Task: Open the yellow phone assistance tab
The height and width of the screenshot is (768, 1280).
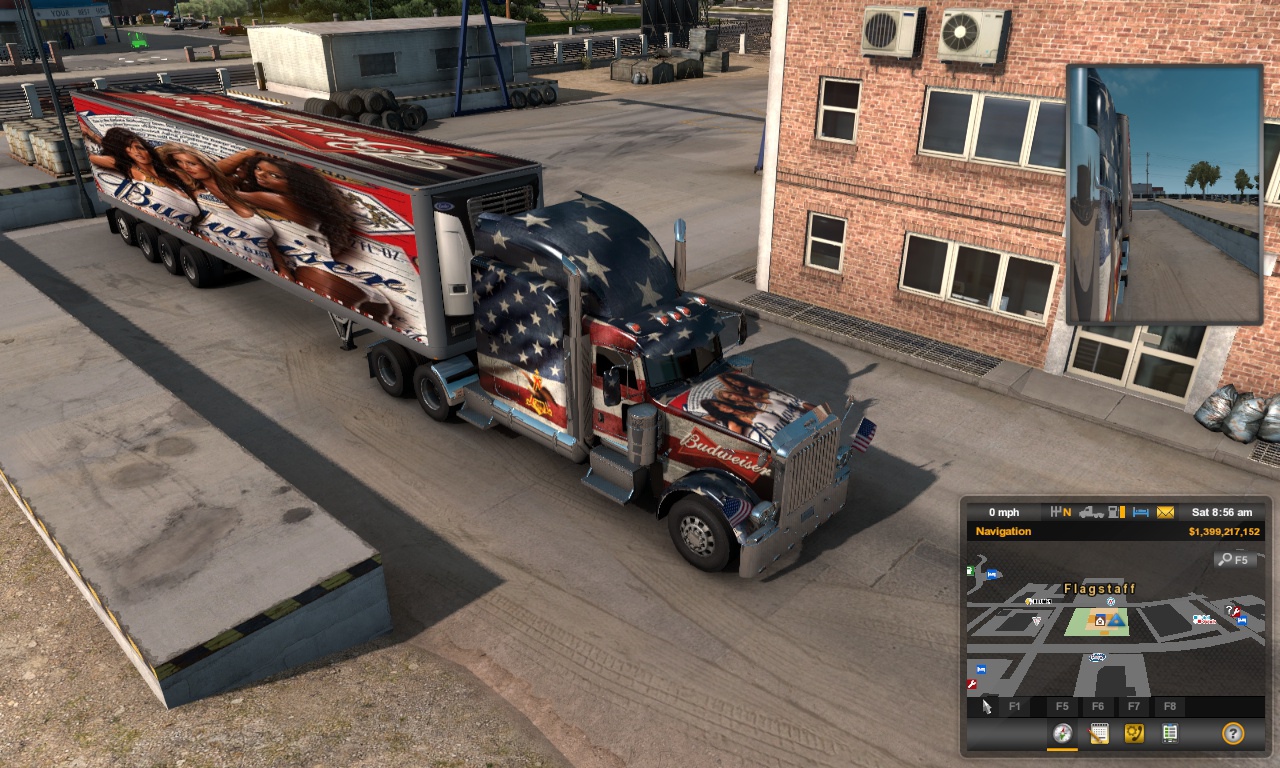Action: point(1133,734)
